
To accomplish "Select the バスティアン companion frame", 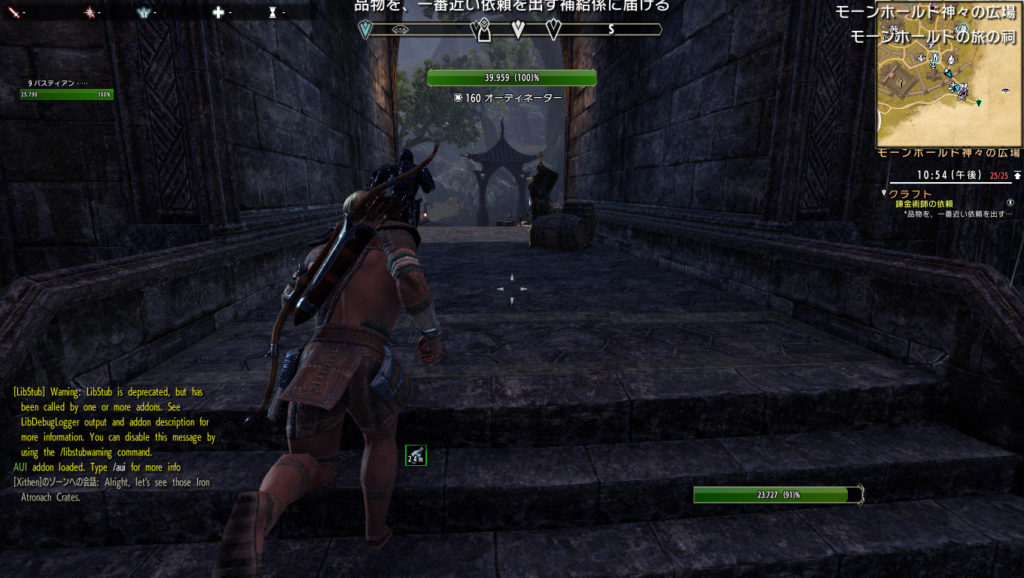I will [x=66, y=90].
